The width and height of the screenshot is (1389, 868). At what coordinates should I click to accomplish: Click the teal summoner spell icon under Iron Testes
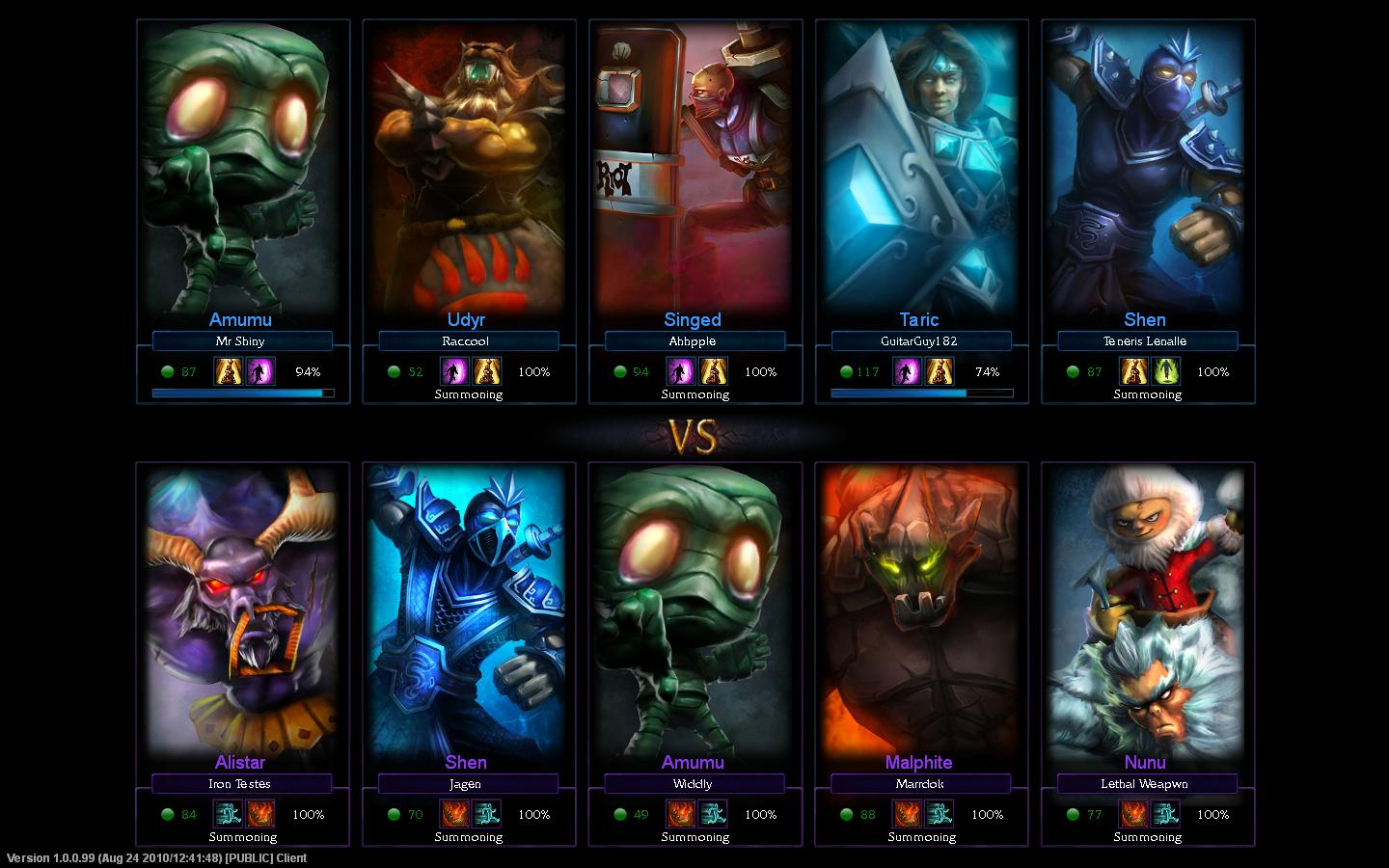pyautogui.click(x=229, y=814)
